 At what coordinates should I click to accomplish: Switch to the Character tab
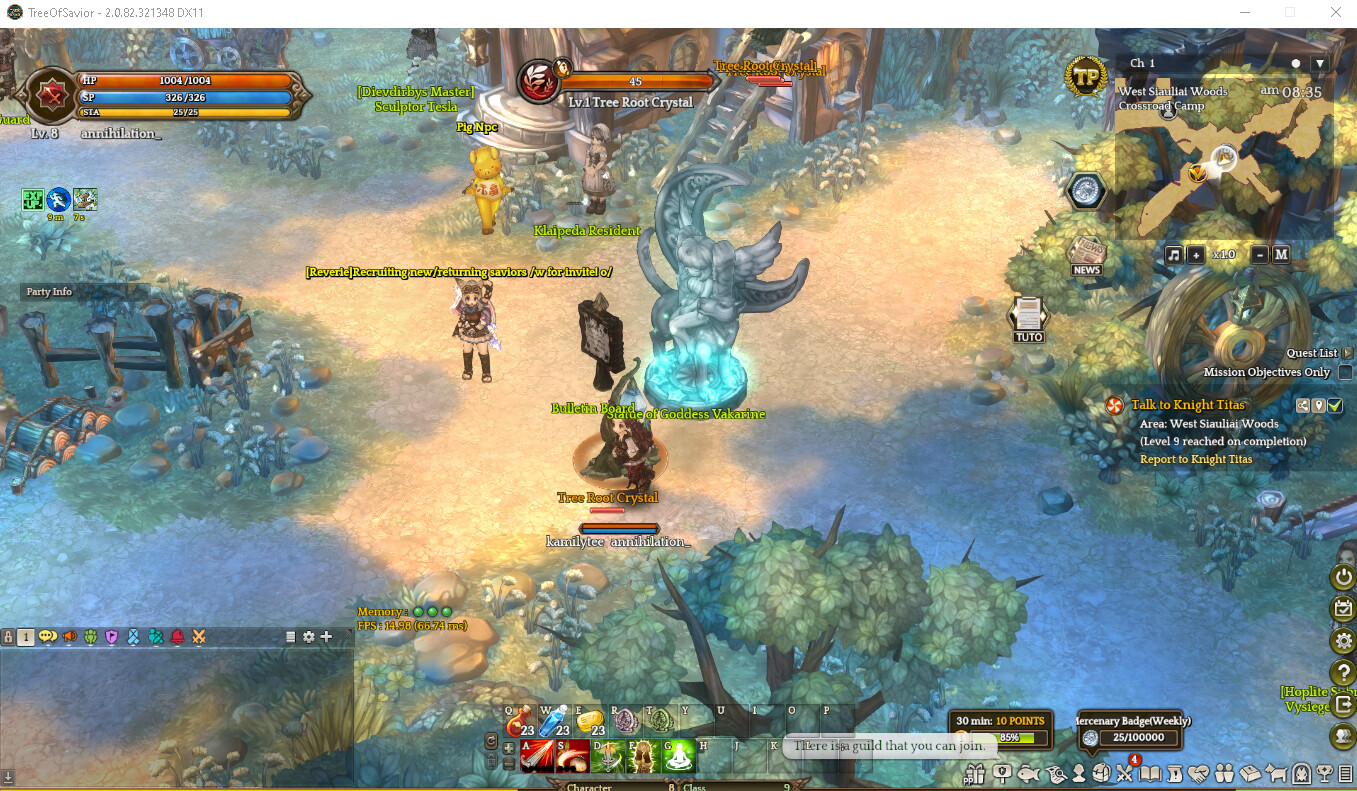tap(589, 787)
